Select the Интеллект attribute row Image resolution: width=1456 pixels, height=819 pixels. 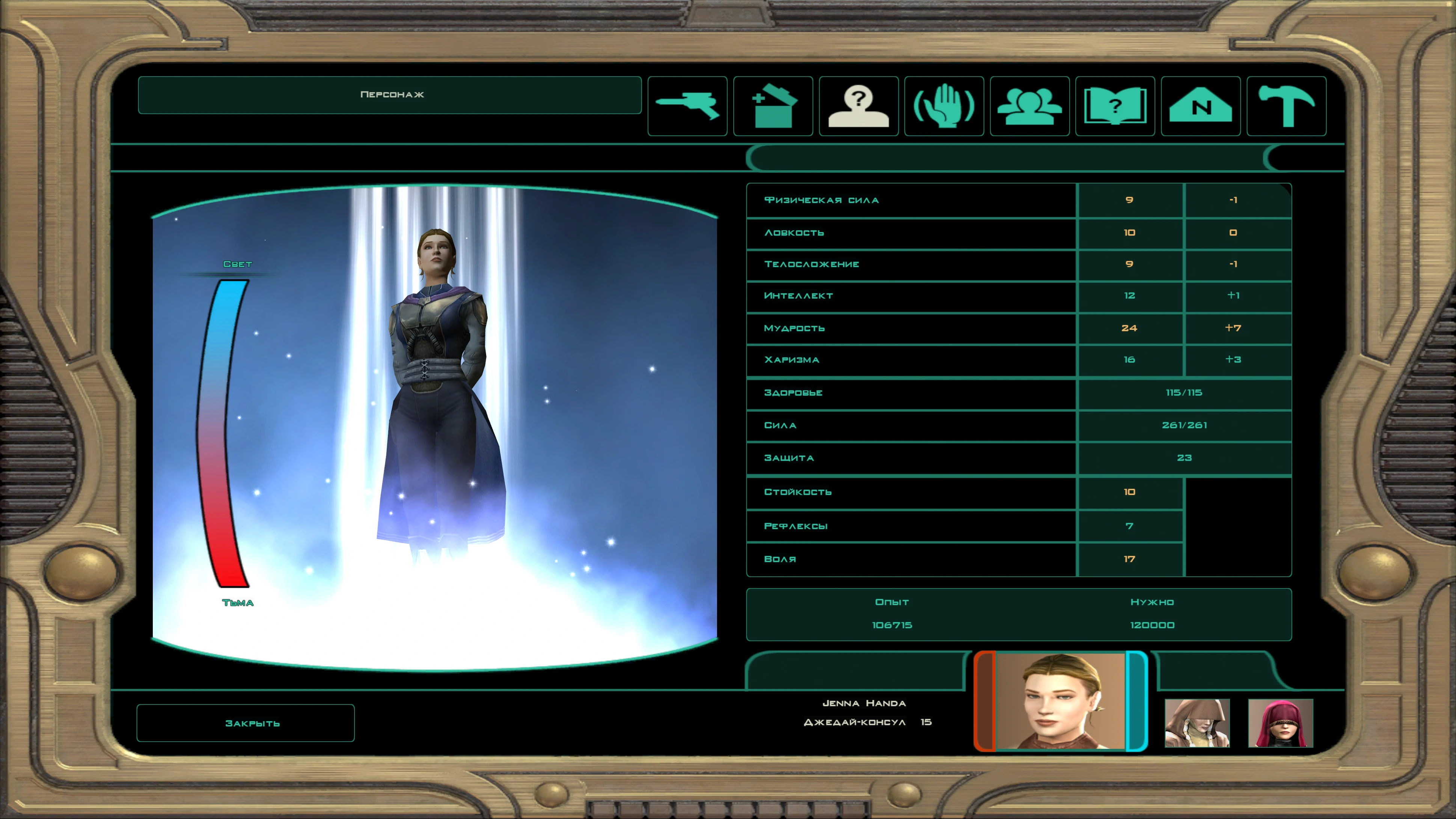910,296
